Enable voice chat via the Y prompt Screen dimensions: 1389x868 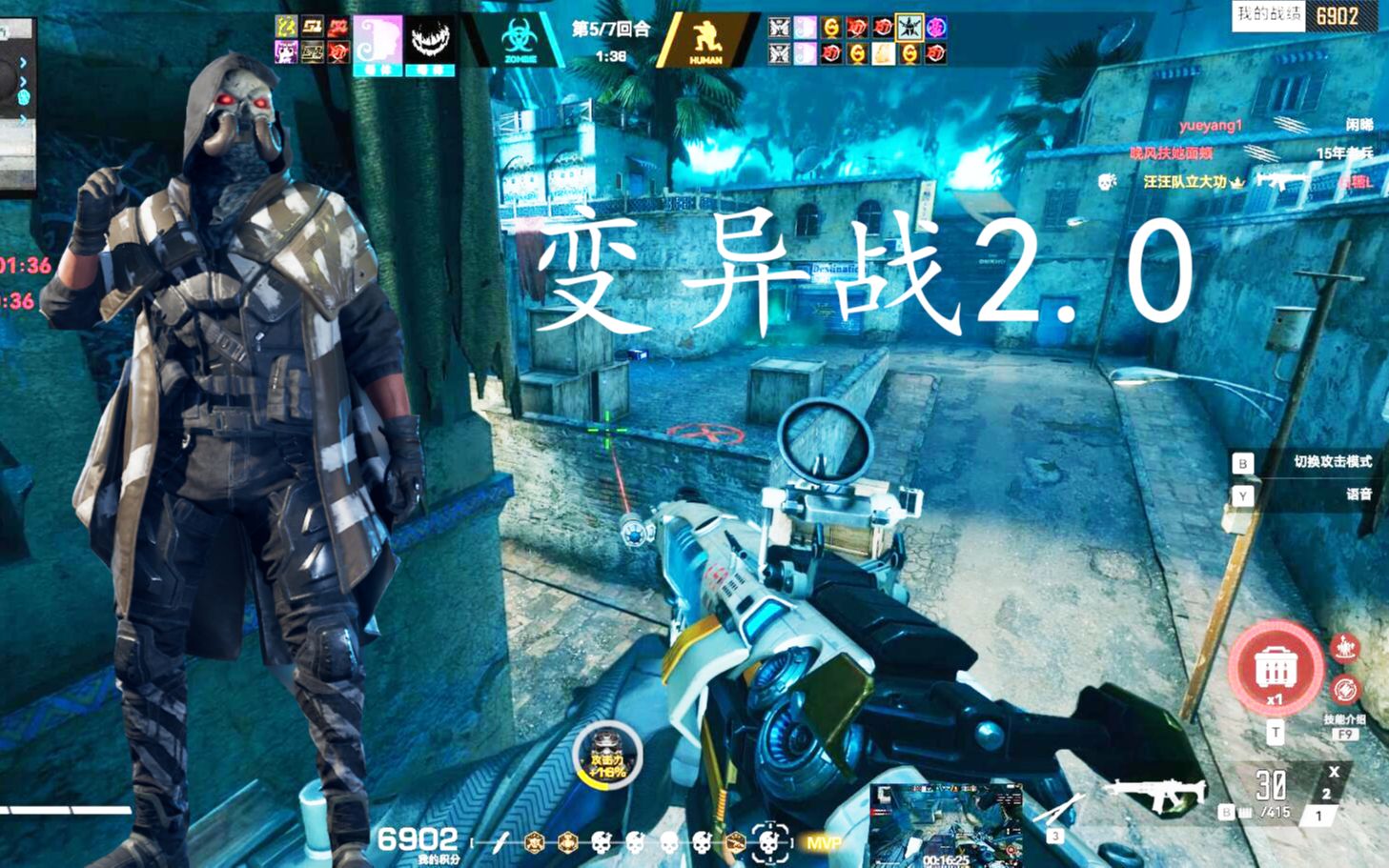click(1242, 495)
